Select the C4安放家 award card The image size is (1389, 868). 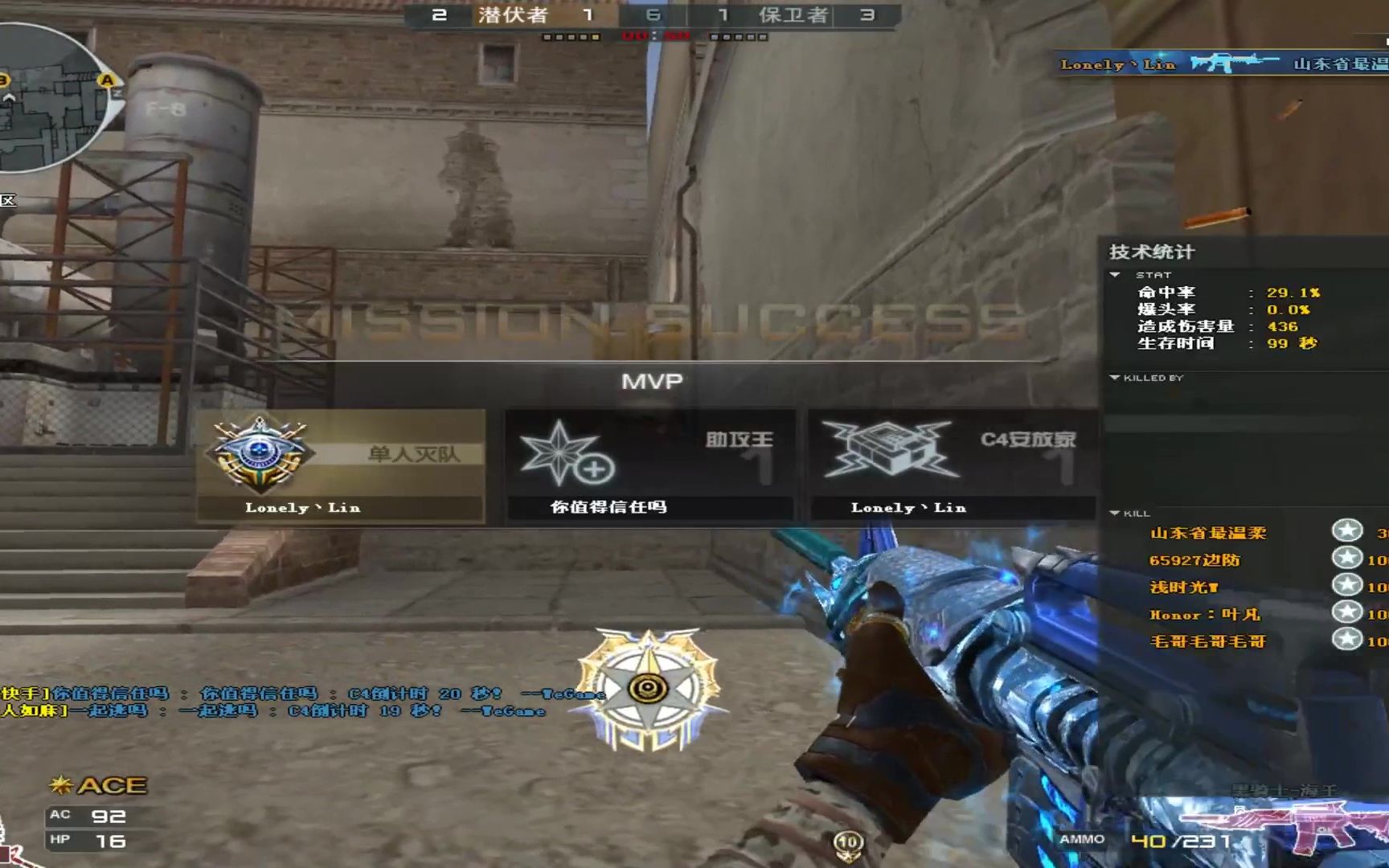coord(953,466)
